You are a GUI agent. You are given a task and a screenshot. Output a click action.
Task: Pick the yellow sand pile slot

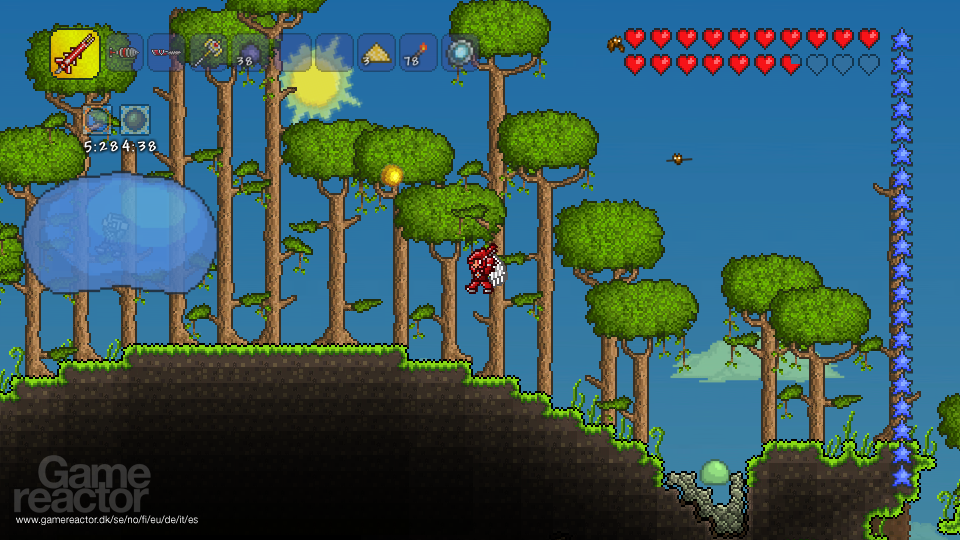(377, 52)
